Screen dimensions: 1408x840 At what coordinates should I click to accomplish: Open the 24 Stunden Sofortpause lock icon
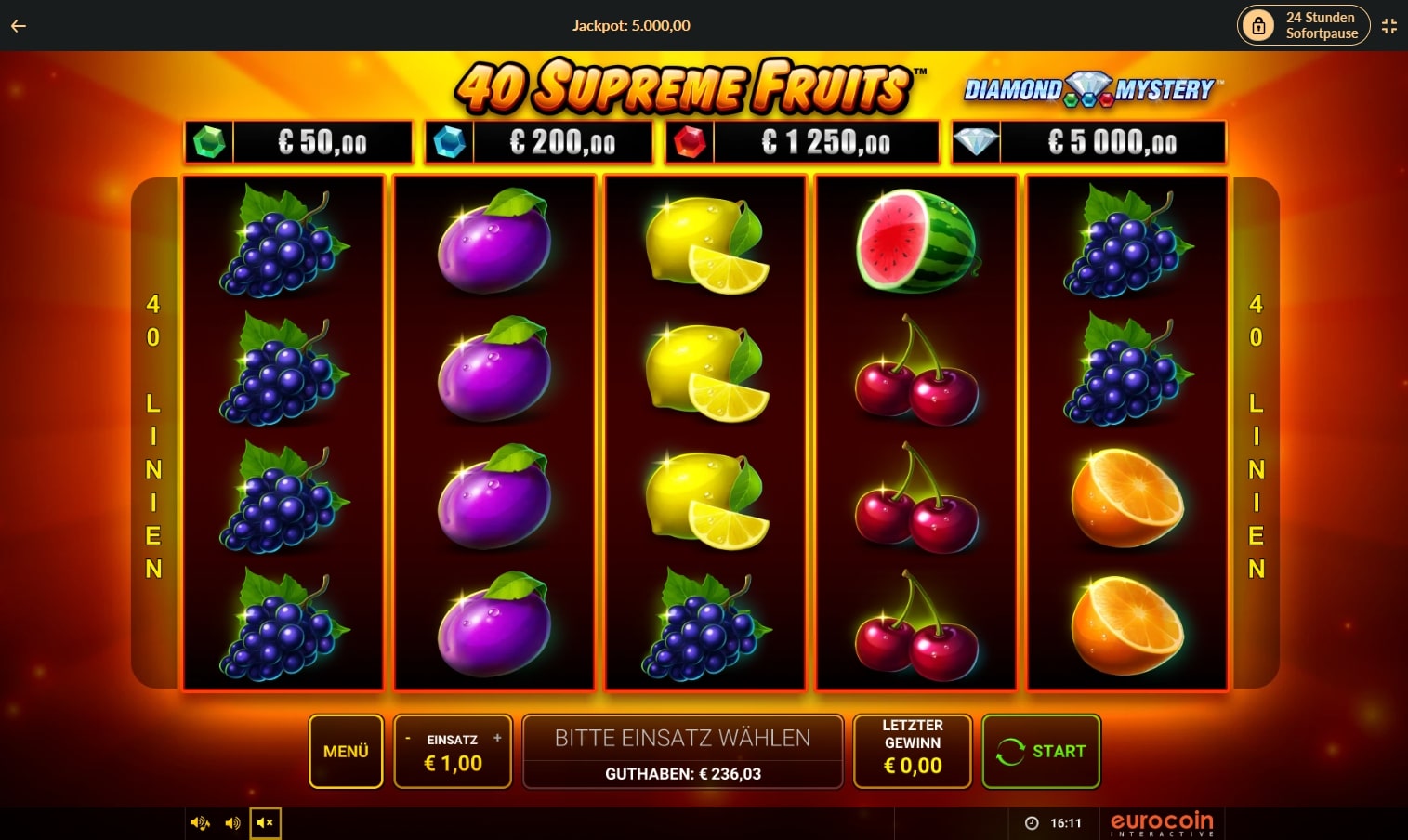coord(1259,25)
